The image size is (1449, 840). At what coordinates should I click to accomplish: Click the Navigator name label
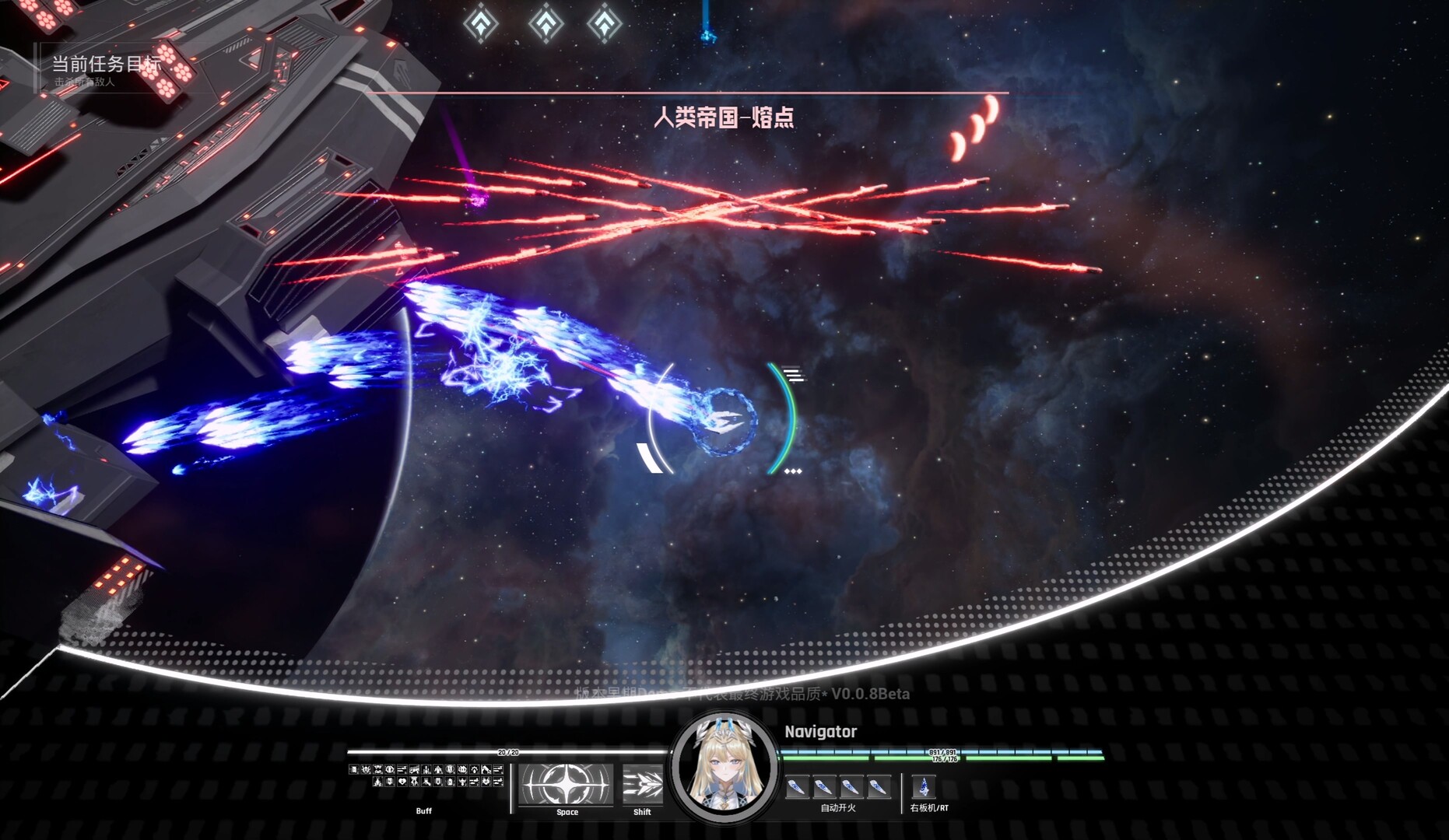(x=819, y=732)
